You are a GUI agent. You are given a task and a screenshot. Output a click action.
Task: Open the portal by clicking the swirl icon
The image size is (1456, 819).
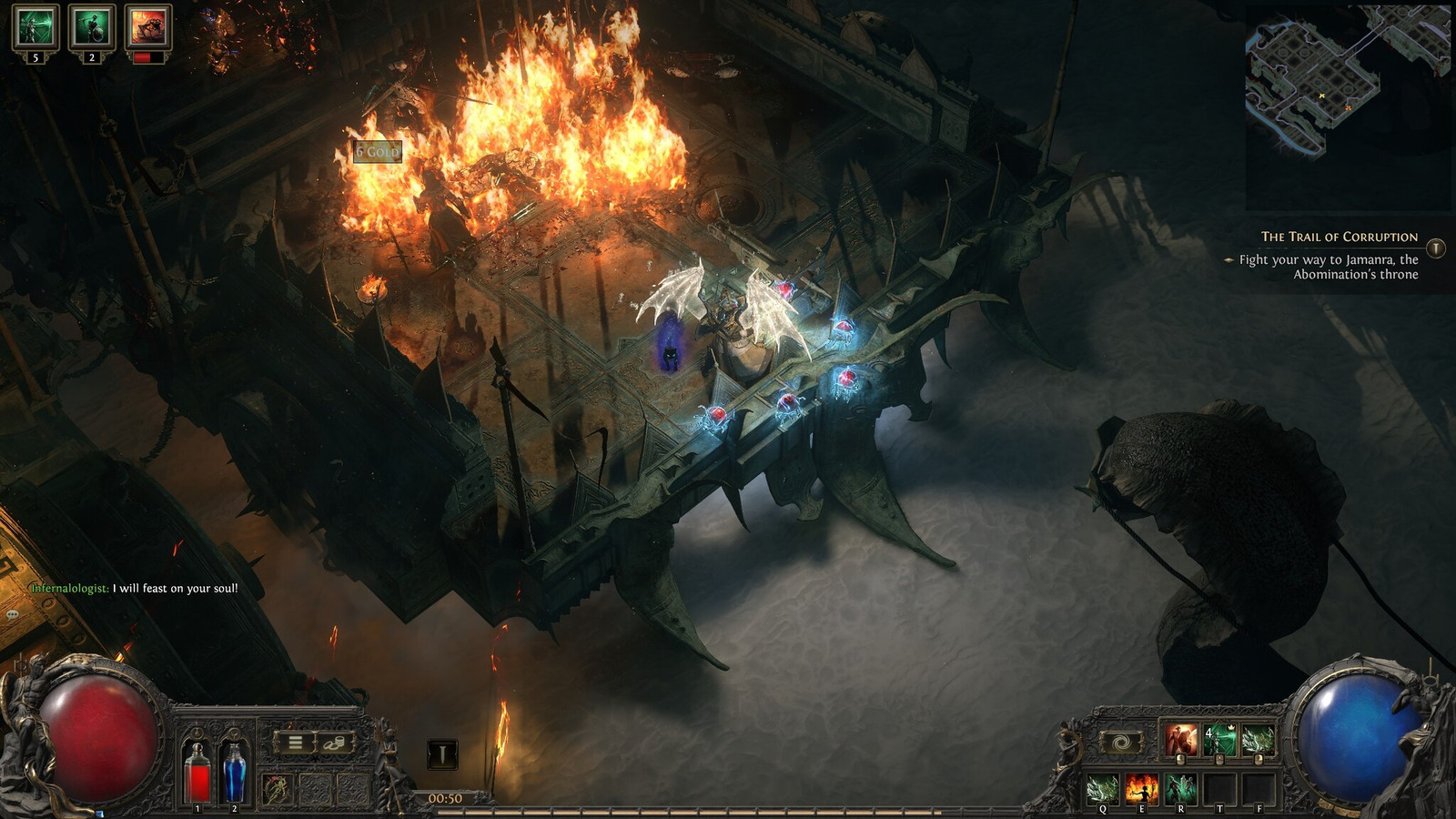pos(1122,742)
